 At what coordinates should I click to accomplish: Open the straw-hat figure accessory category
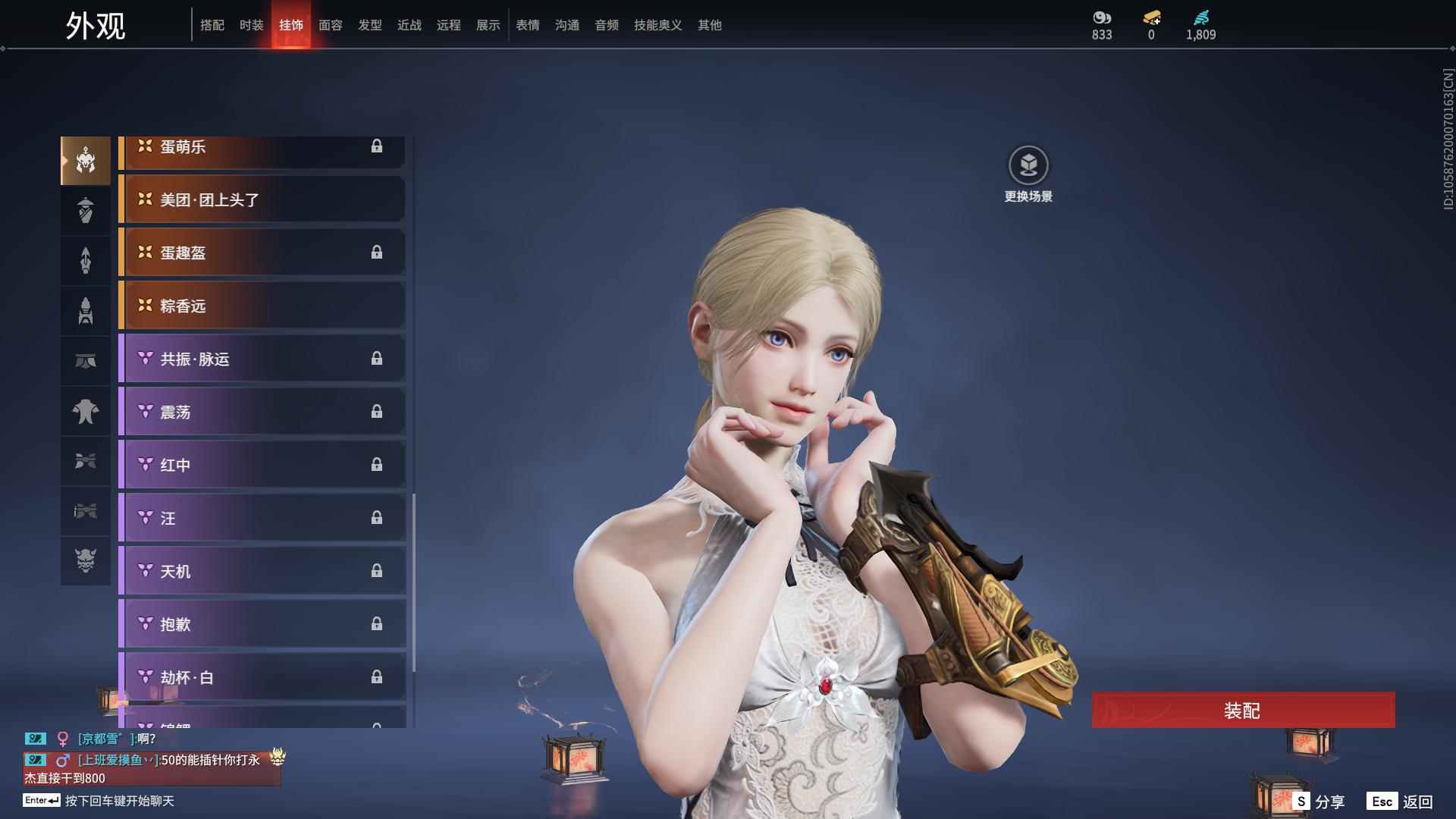coord(86,210)
